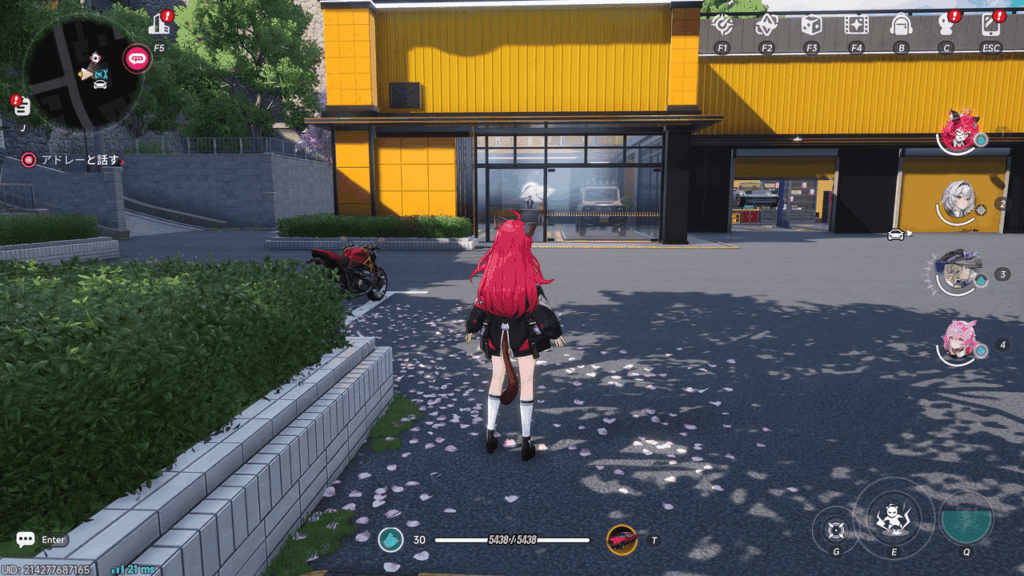This screenshot has height=576, width=1024.
Task: Open the compass target menu icon
Action: 722,25
